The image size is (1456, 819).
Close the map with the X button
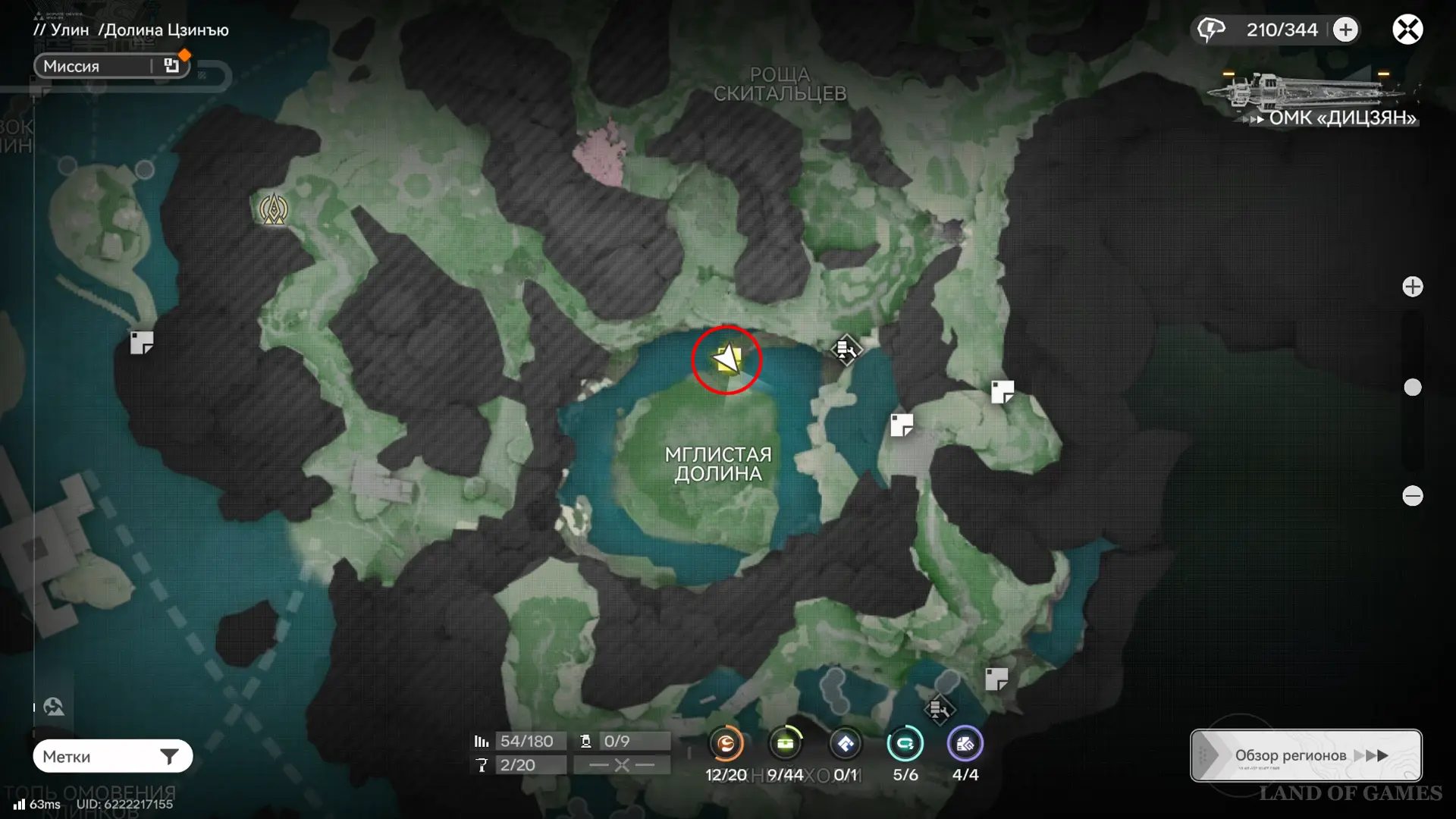tap(1407, 30)
